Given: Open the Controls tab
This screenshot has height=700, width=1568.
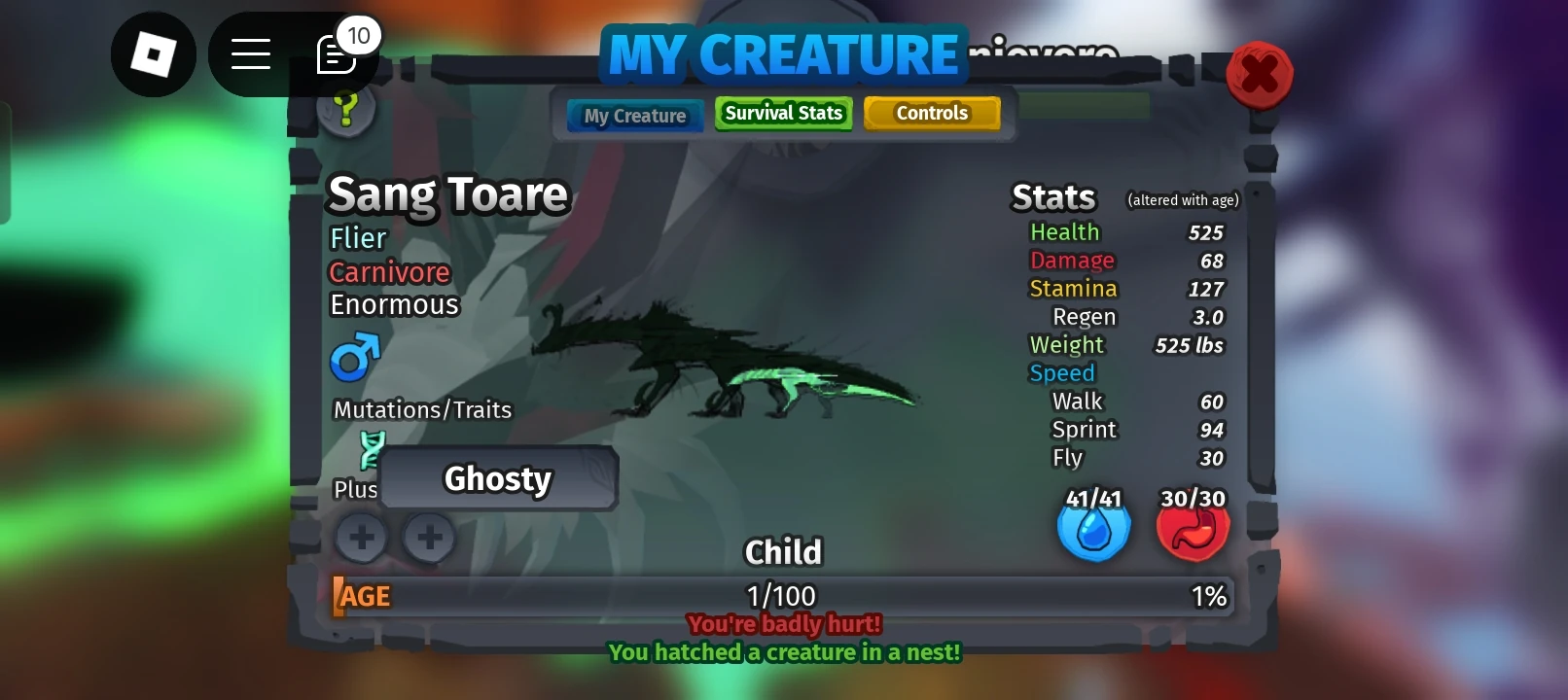Looking at the screenshot, I should (x=932, y=113).
